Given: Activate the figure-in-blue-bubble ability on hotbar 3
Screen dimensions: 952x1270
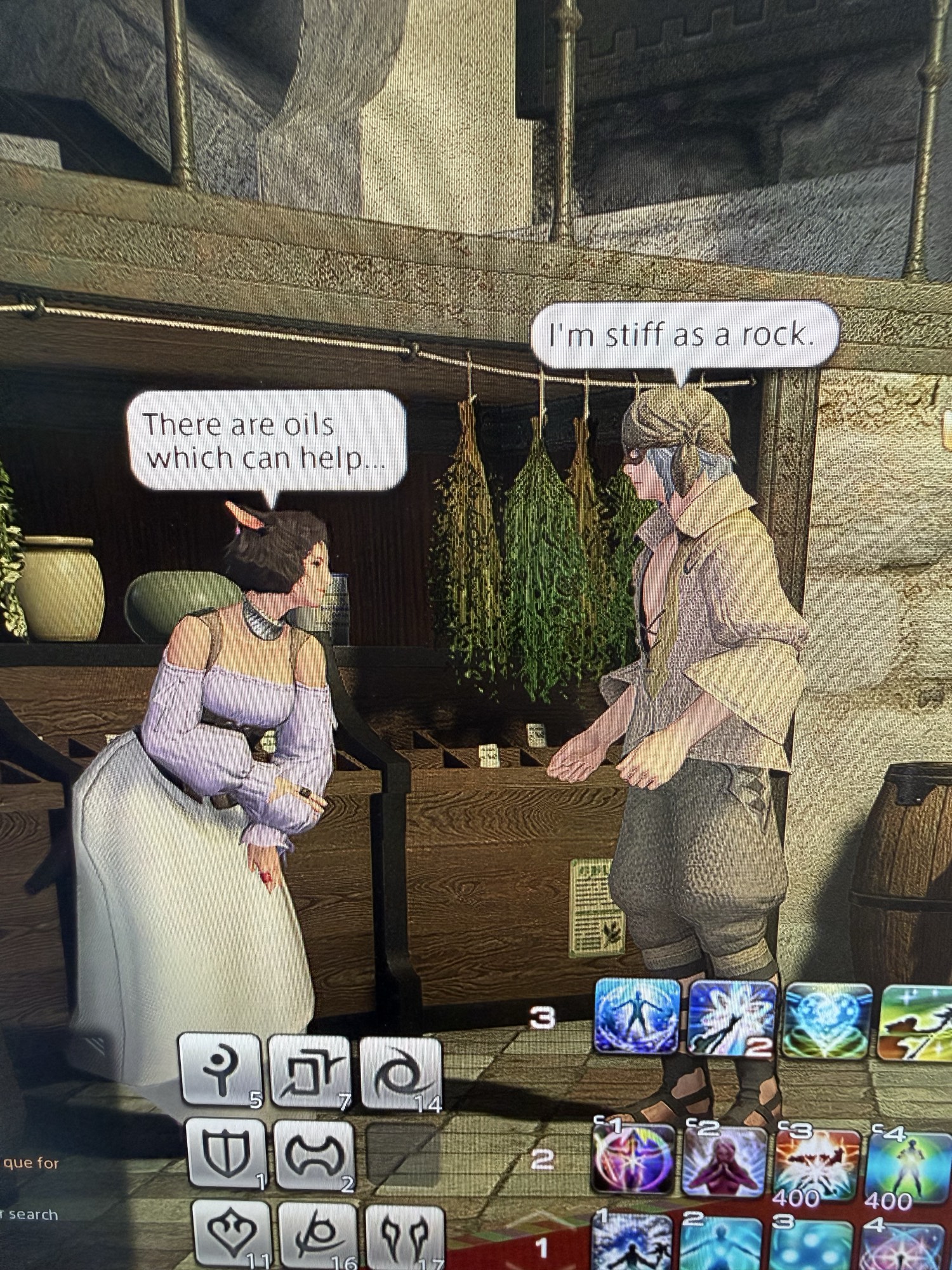Looking at the screenshot, I should 637,1015.
